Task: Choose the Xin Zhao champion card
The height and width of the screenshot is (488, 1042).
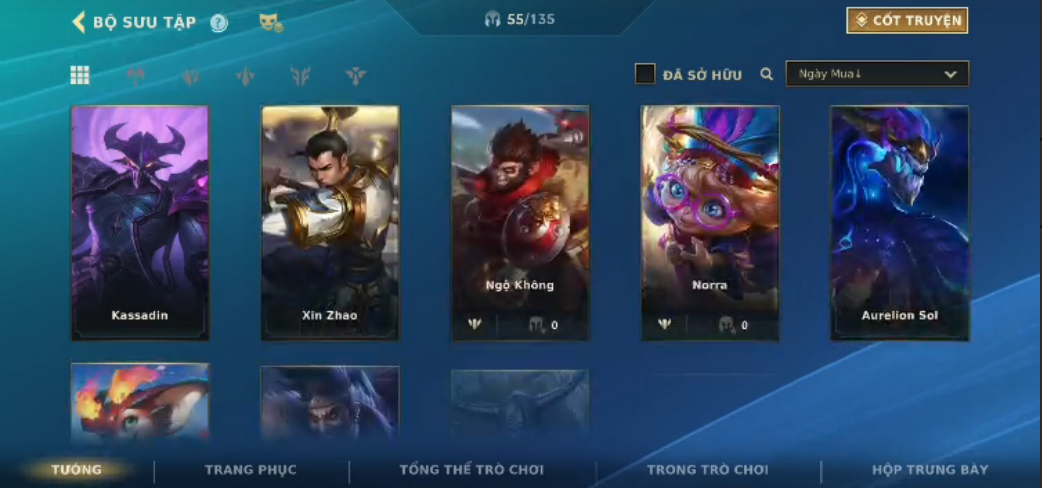Action: pos(330,223)
